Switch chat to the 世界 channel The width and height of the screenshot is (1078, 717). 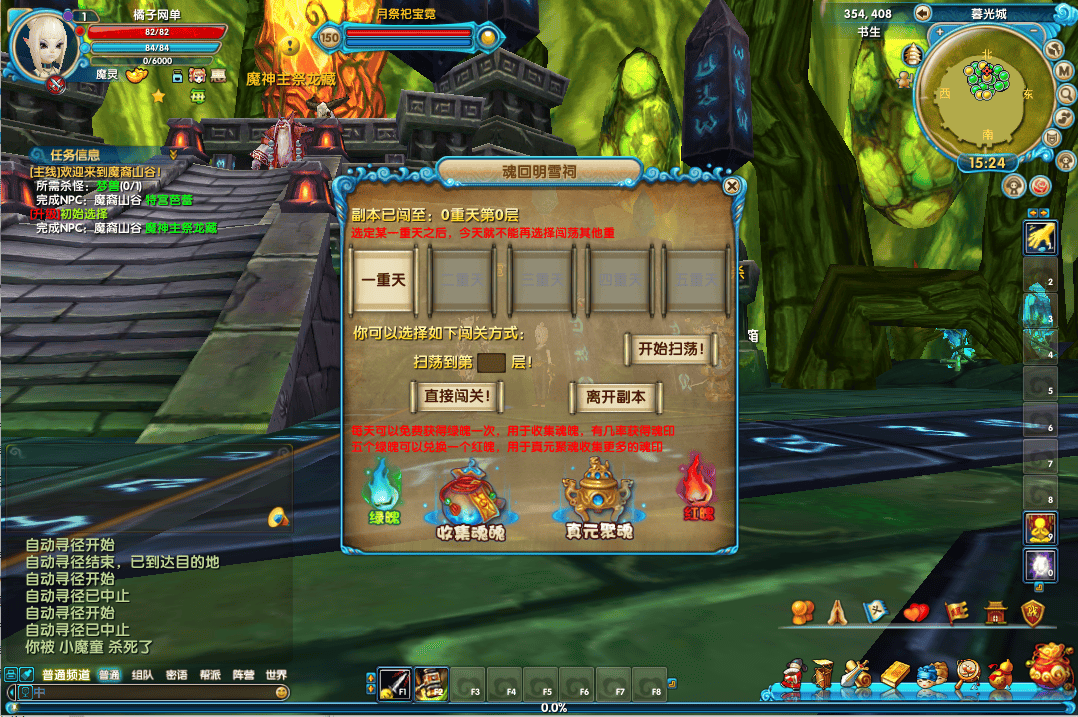[x=276, y=675]
